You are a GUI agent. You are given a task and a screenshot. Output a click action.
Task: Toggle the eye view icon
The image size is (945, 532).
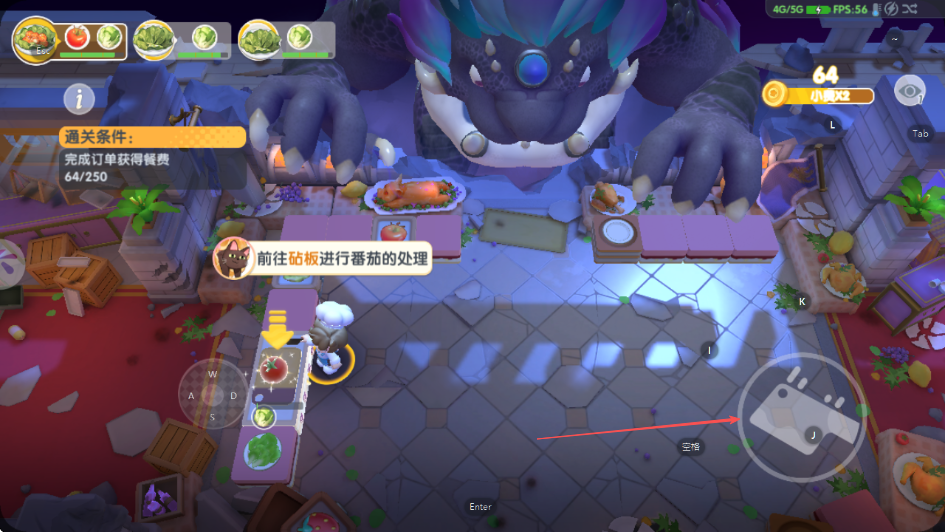(x=909, y=92)
